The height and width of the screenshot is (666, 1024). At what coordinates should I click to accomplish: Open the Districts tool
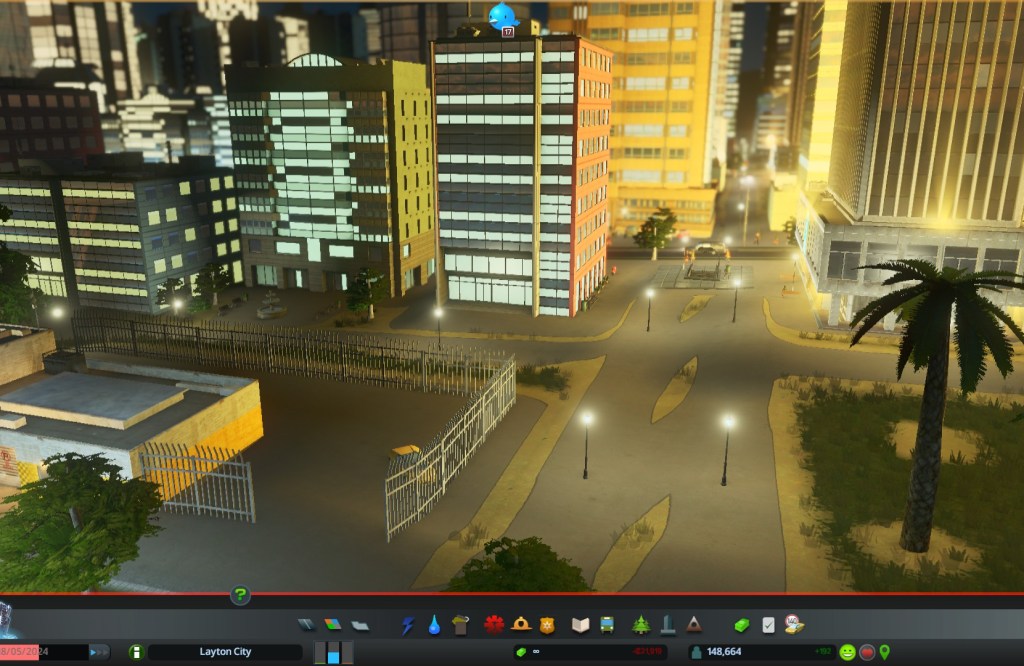360,625
